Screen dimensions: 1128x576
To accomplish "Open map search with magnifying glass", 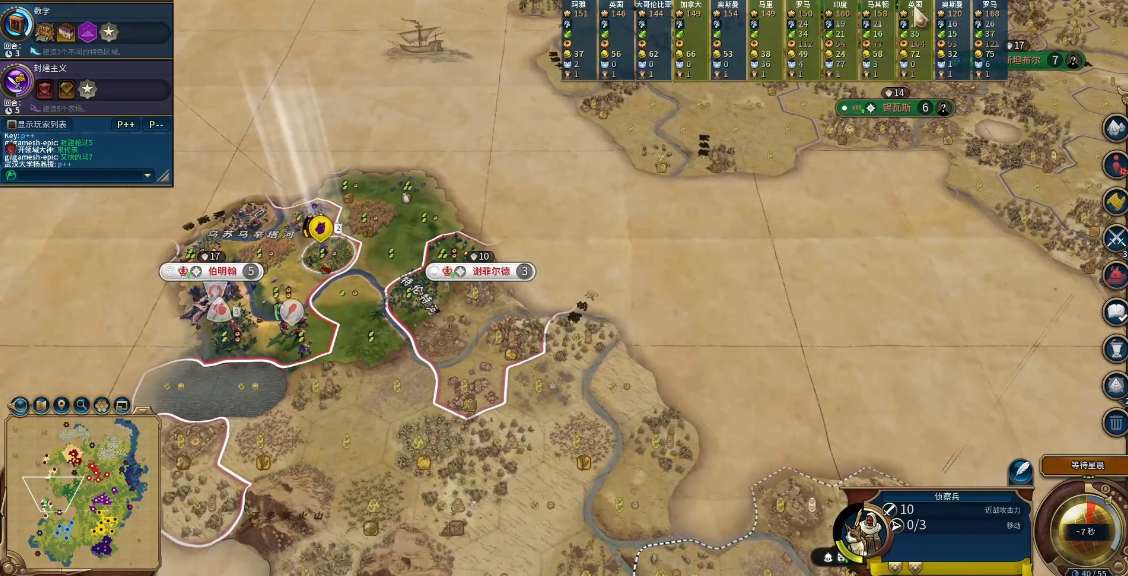I will tap(82, 405).
